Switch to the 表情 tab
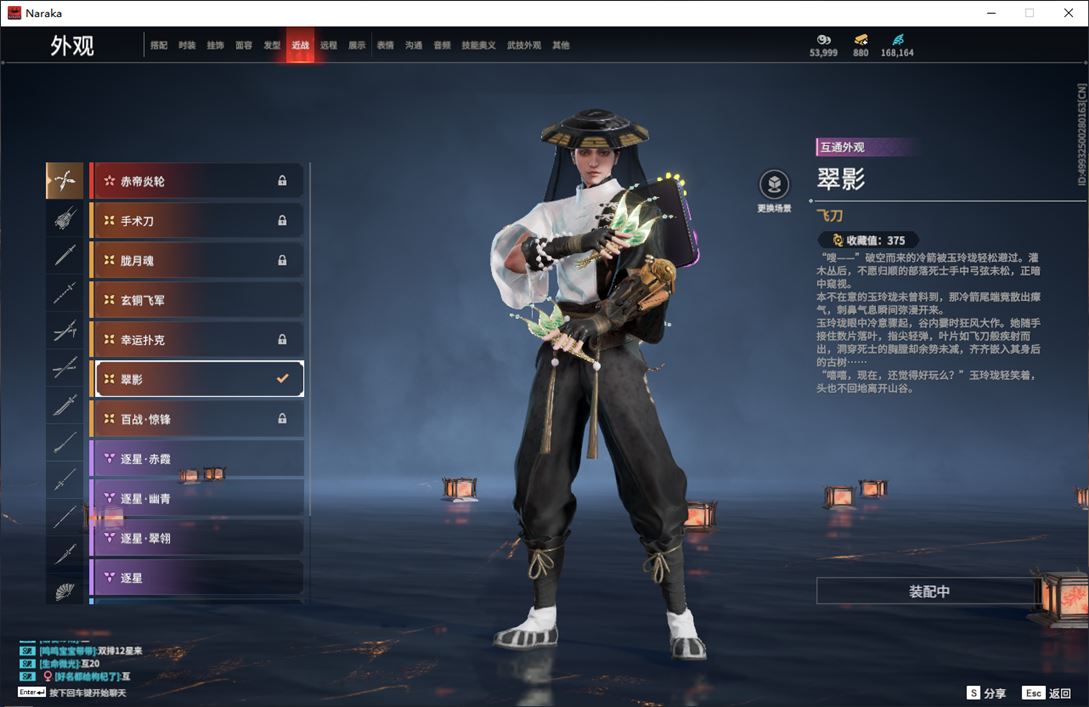This screenshot has width=1089, height=707. point(385,46)
